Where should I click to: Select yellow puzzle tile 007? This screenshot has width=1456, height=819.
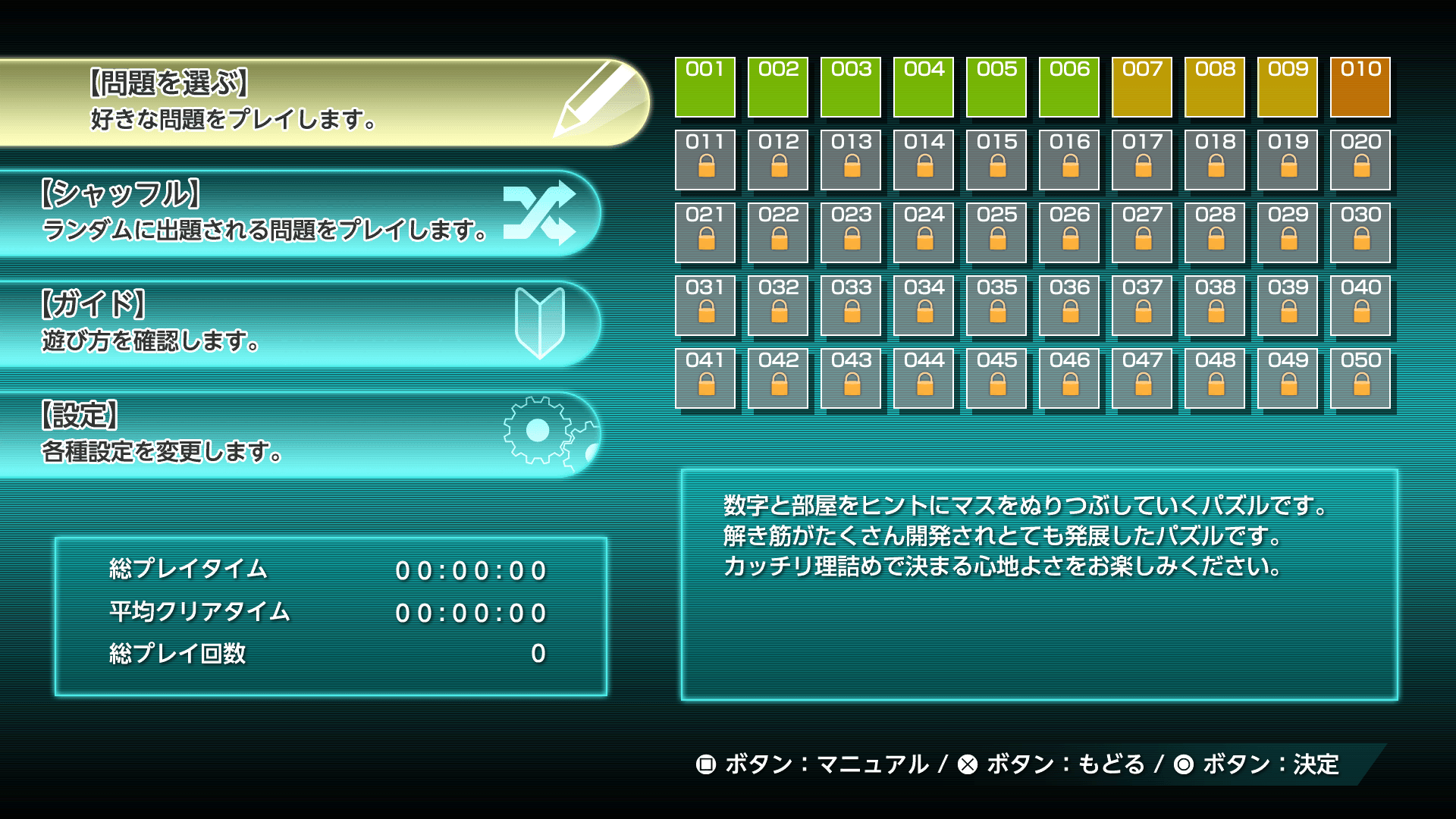(1142, 87)
